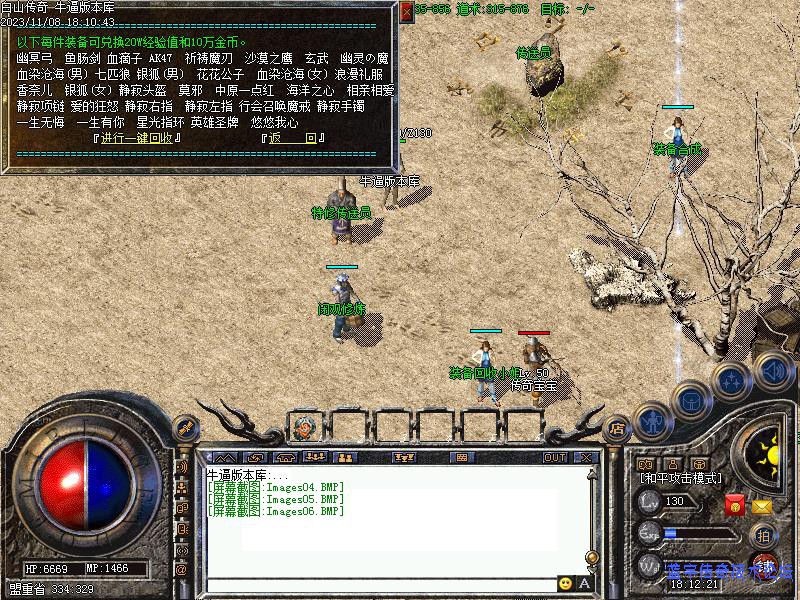
Task: Click the chat text input field
Action: click(380, 584)
